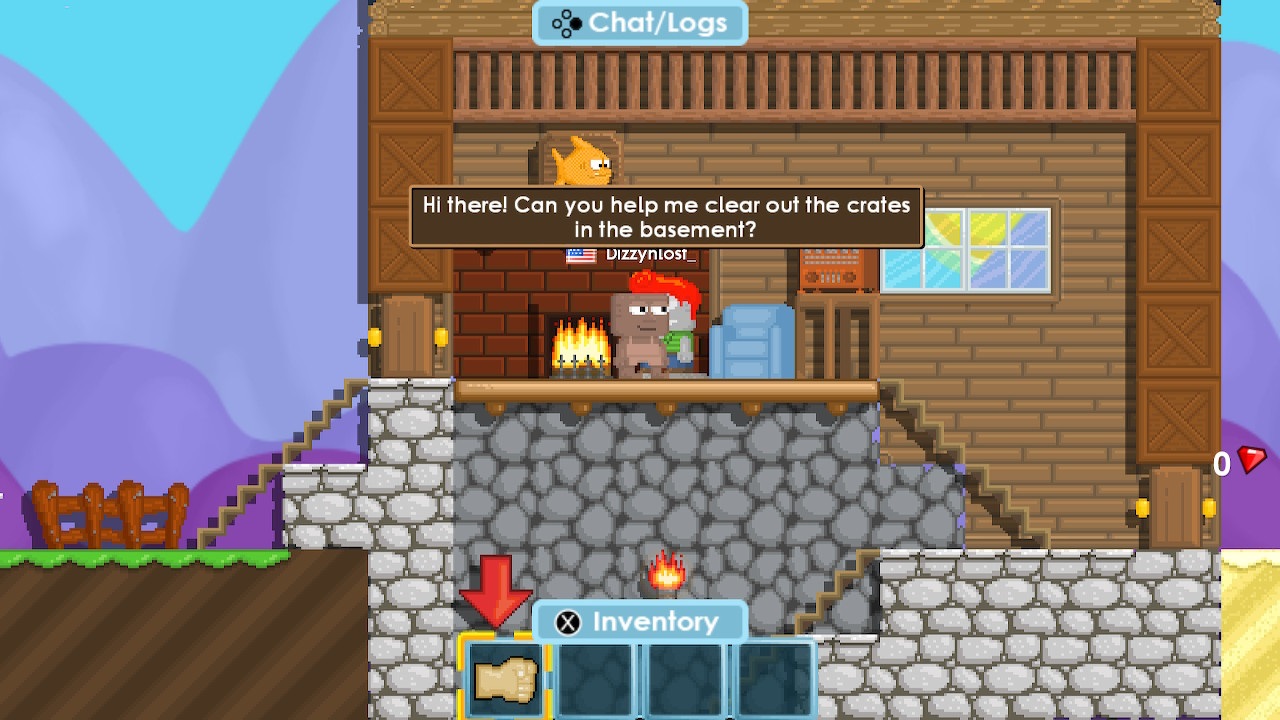This screenshot has width=1280, height=720.
Task: Click the X icon on the Inventory bar
Action: [566, 622]
